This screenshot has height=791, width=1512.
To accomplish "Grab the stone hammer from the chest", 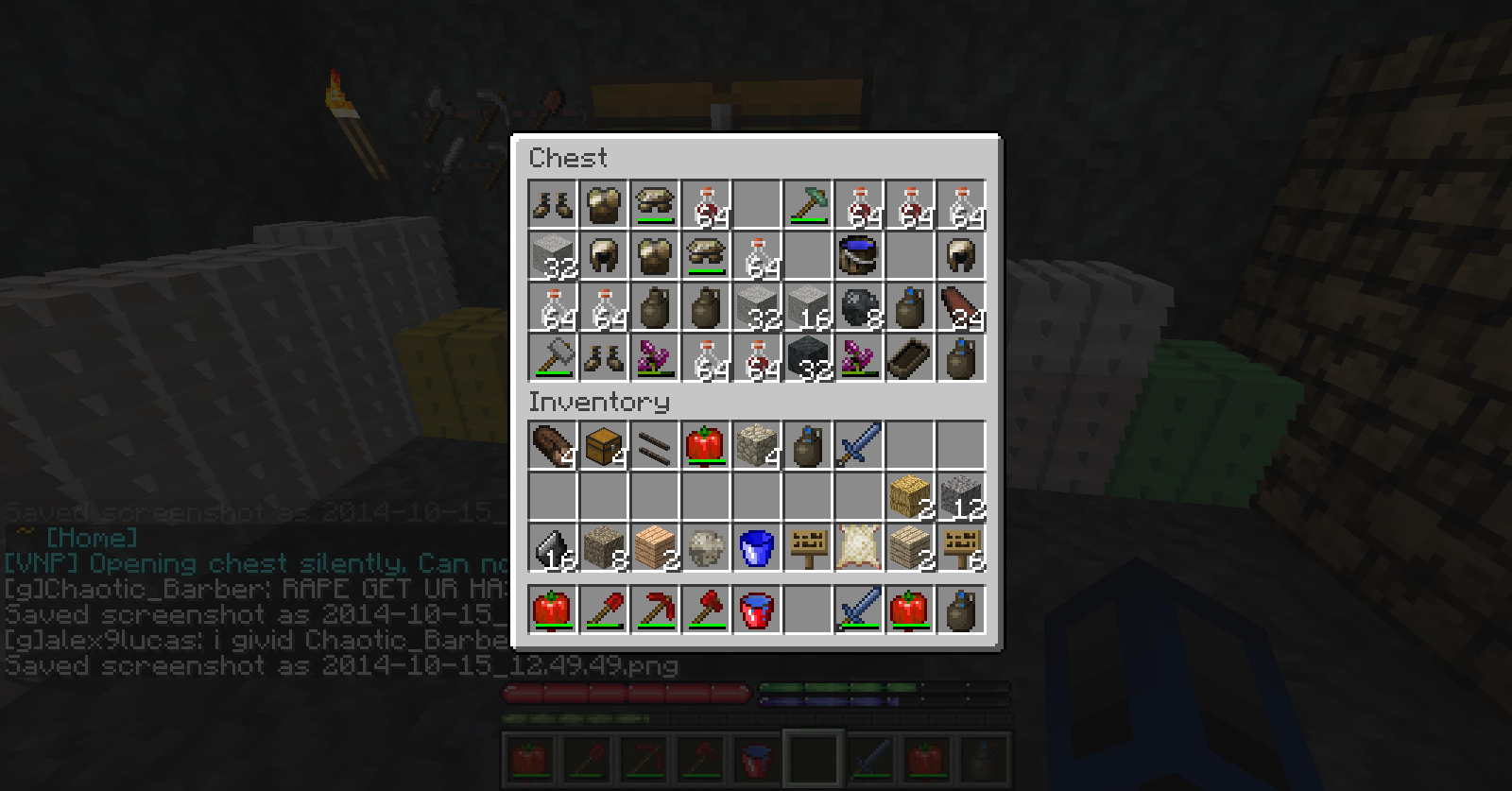I will tap(553, 358).
